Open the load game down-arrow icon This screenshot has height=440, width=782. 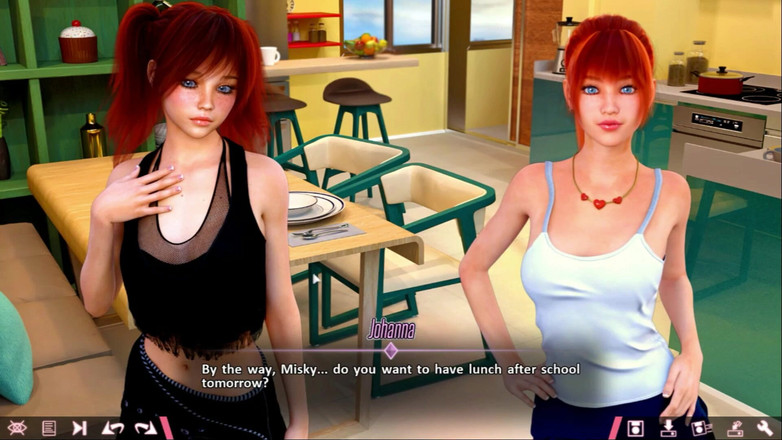click(x=668, y=428)
